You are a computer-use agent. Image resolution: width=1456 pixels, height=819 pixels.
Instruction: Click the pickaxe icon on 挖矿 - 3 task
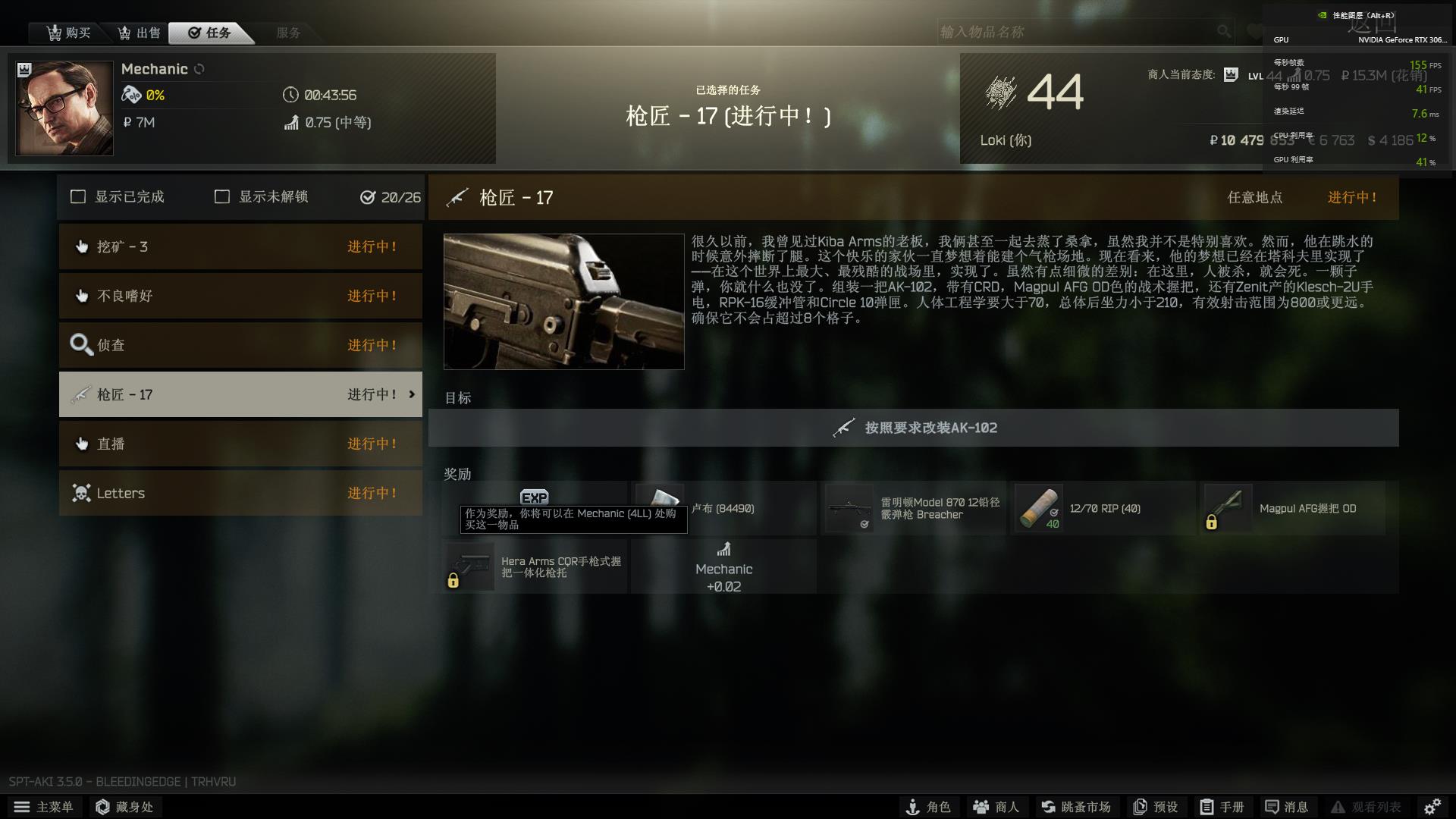pos(81,246)
